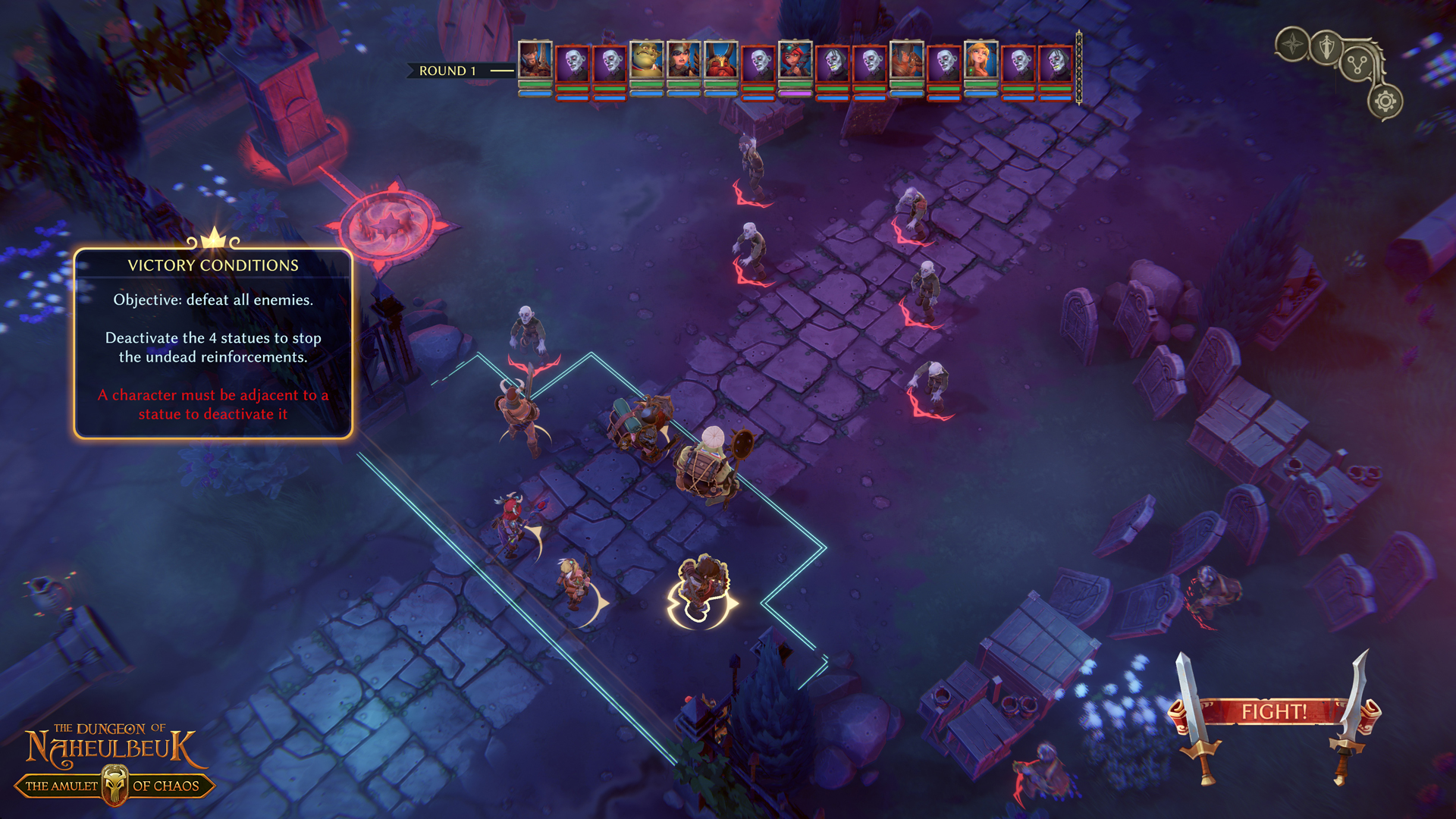The height and width of the screenshot is (819, 1456).
Task: Select the Ranger portrait first in turn order
Action: pos(535,61)
